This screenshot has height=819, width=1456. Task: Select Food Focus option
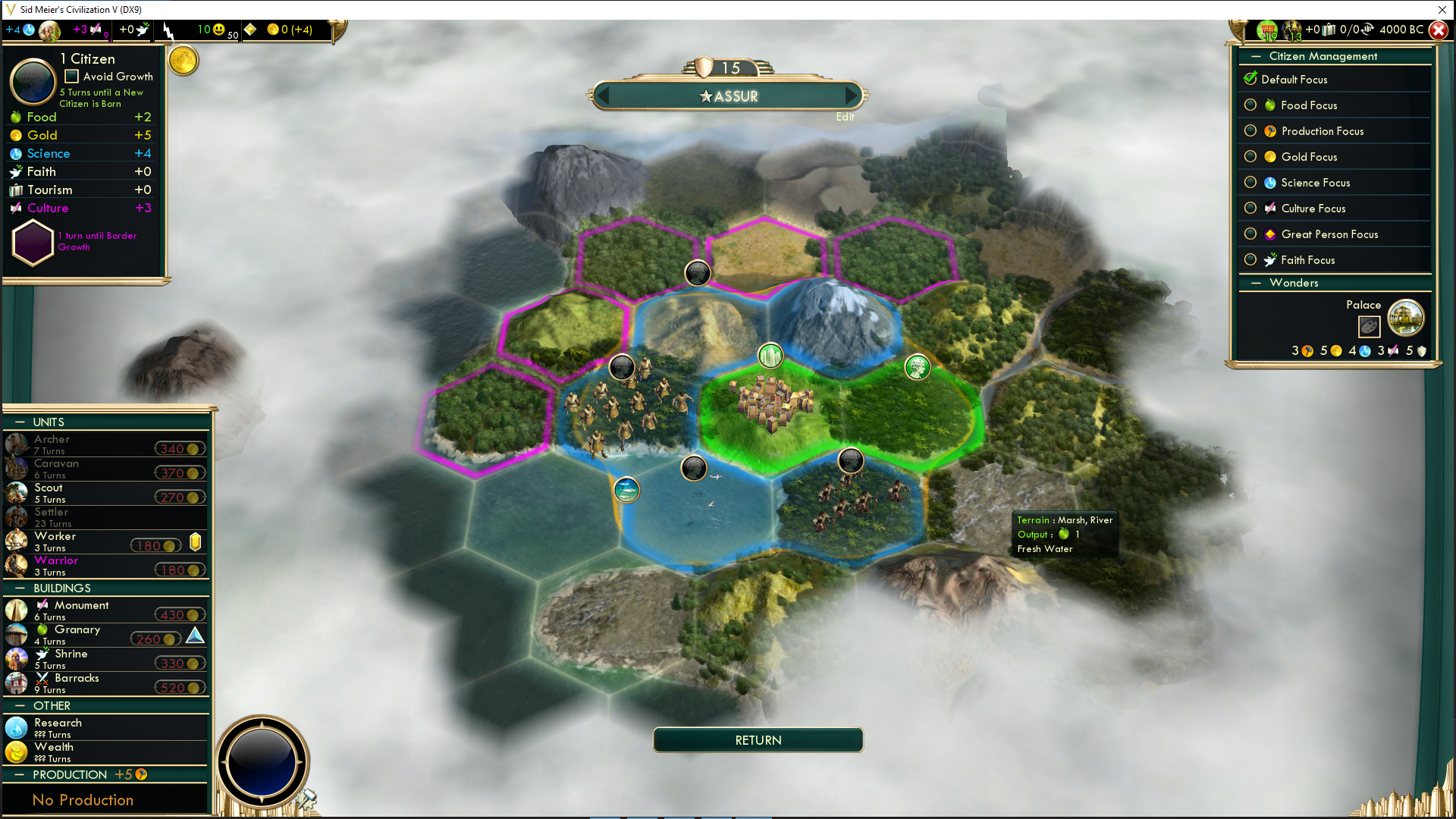[1250, 105]
